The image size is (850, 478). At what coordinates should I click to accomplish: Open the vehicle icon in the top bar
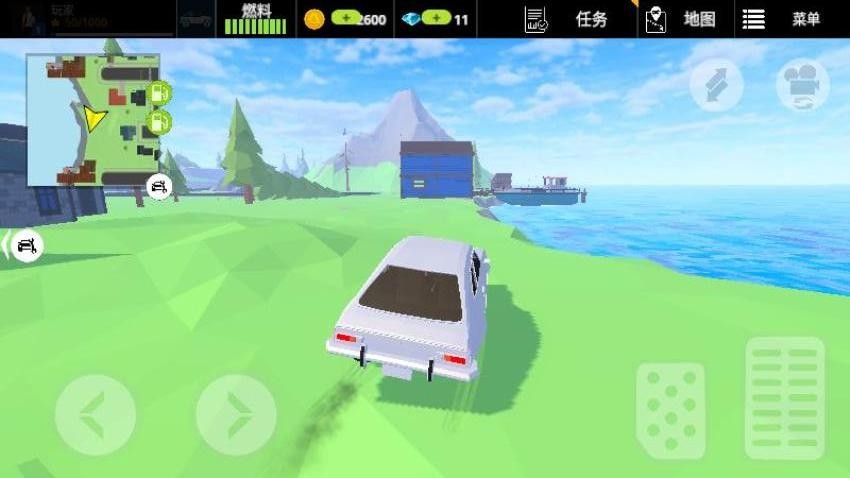(x=196, y=19)
